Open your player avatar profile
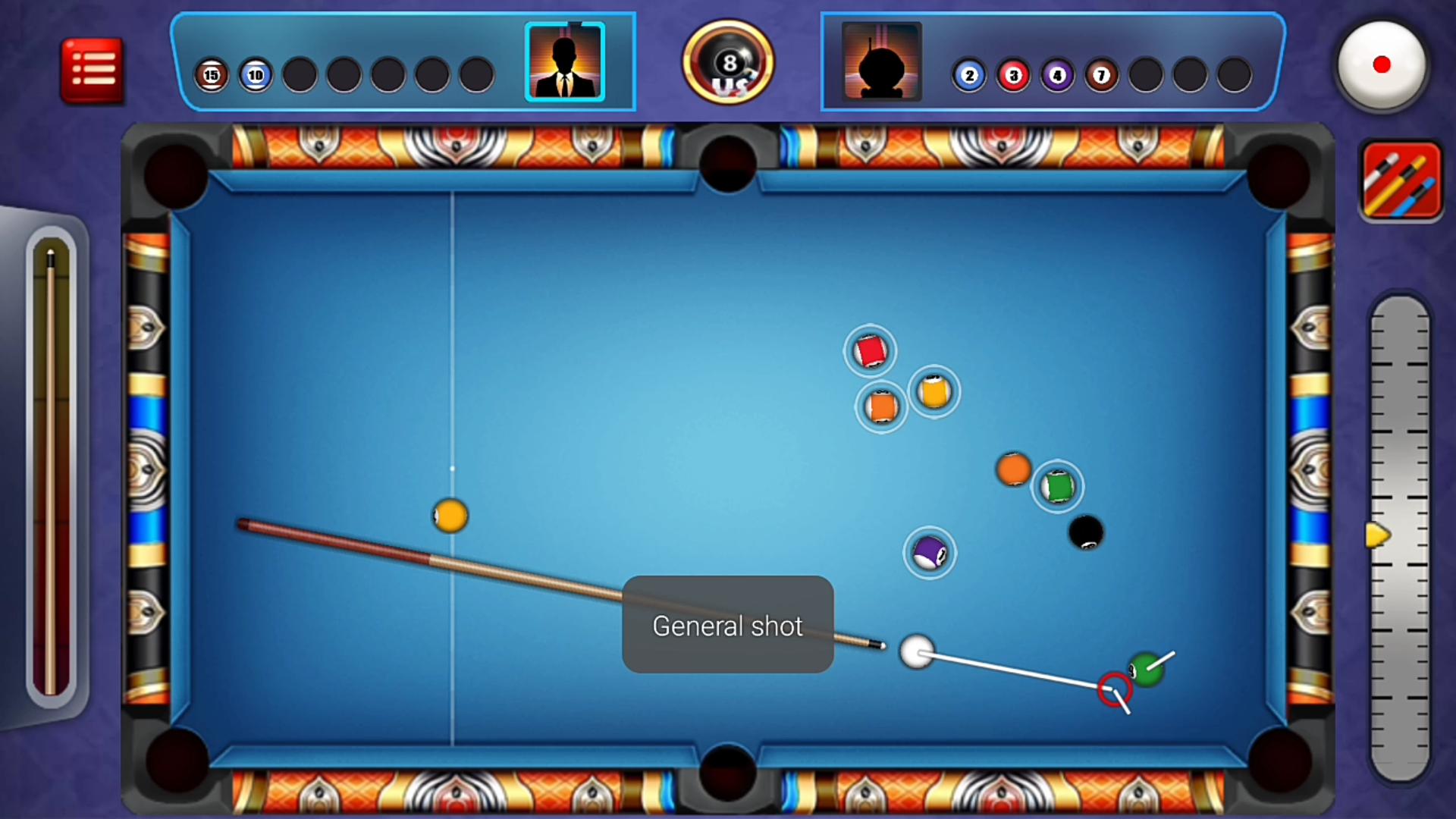This screenshot has width=1456, height=819. pos(564,62)
